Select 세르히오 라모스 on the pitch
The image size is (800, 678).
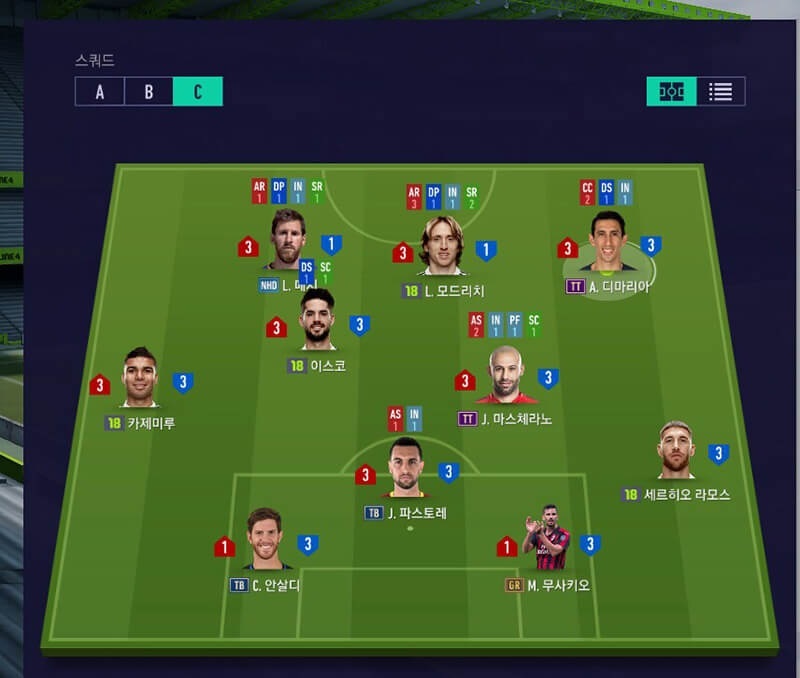(x=677, y=451)
